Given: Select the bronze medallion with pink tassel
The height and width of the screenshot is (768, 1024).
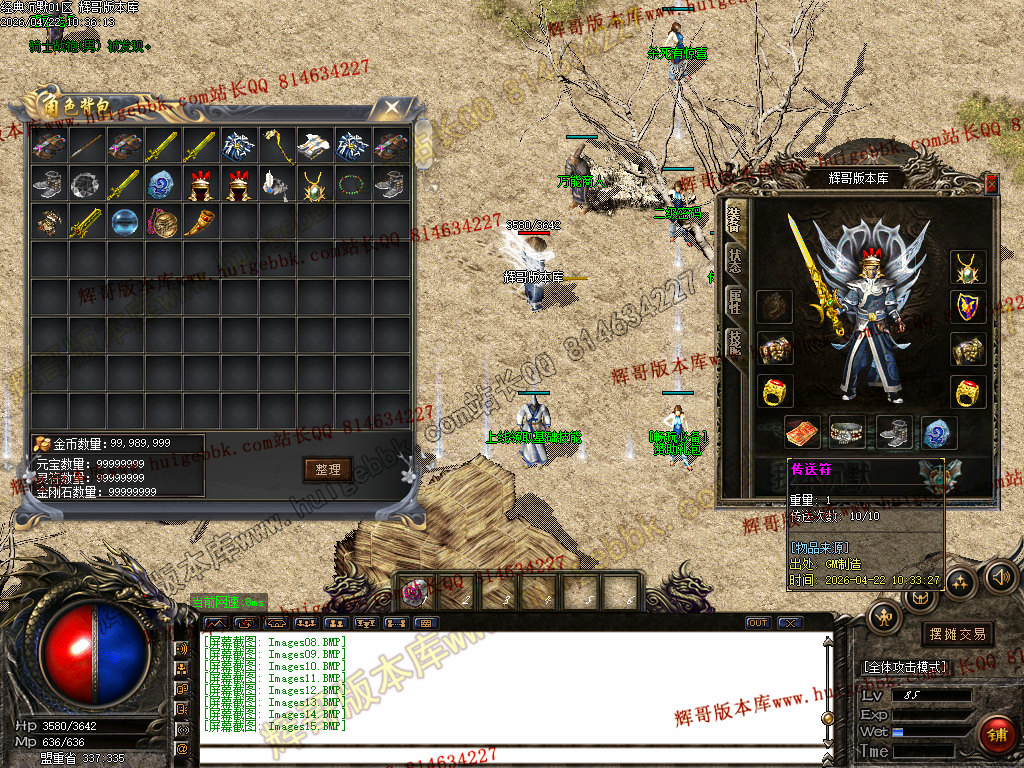Looking at the screenshot, I should (x=163, y=221).
